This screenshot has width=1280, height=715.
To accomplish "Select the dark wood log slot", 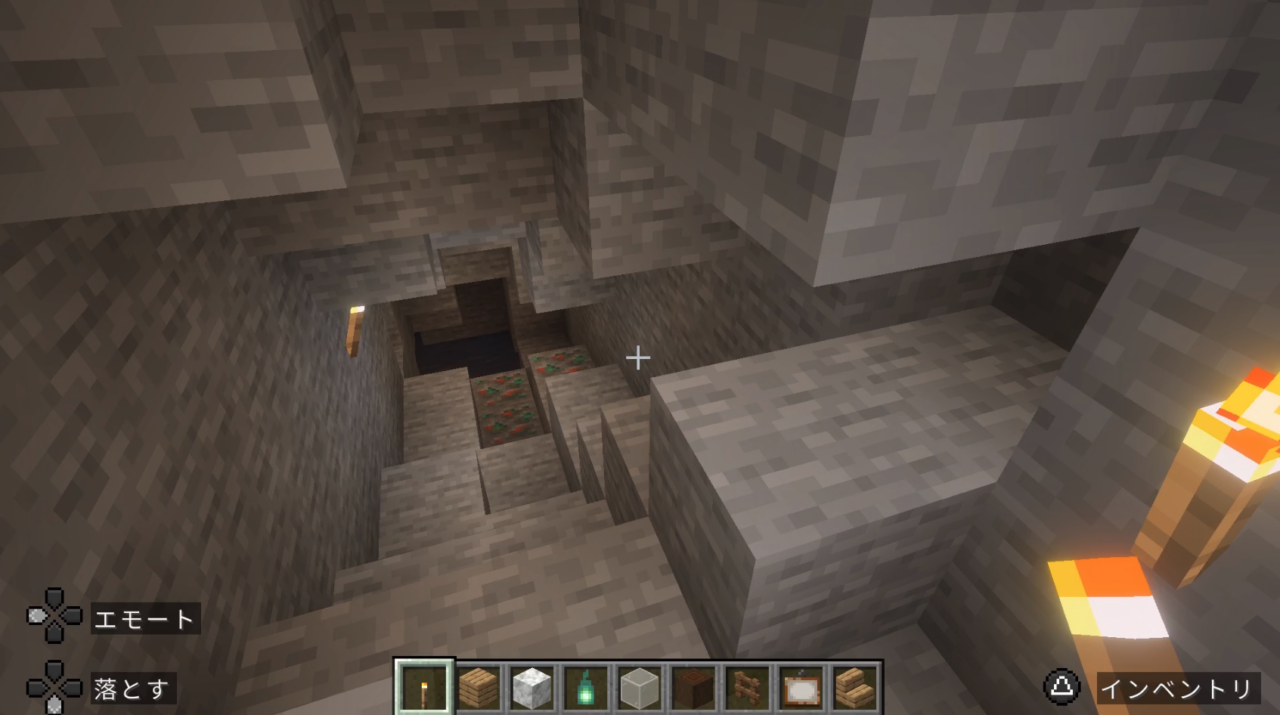I will pyautogui.click(x=695, y=687).
